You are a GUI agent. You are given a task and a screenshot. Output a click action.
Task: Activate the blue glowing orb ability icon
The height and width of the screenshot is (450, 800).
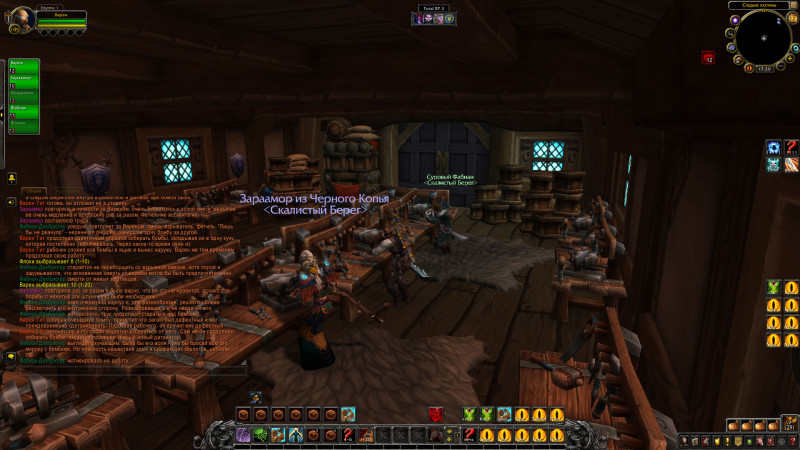773,148
